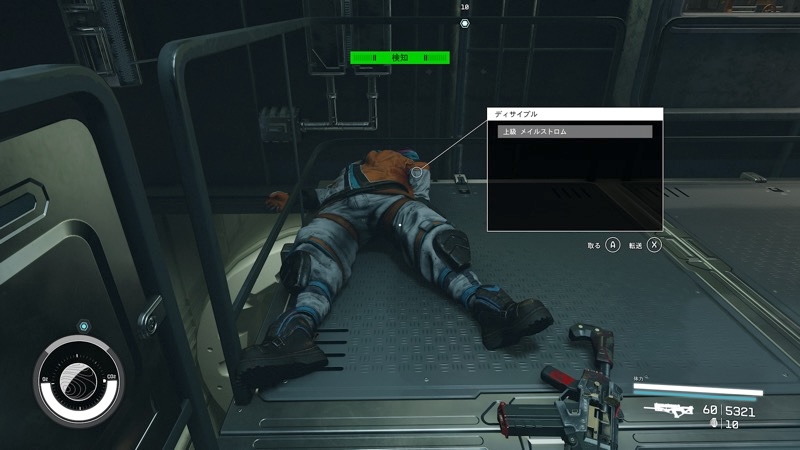Image resolution: width=800 pixels, height=450 pixels.
Task: Click the circular planet watch gauge
Action: click(x=77, y=380)
